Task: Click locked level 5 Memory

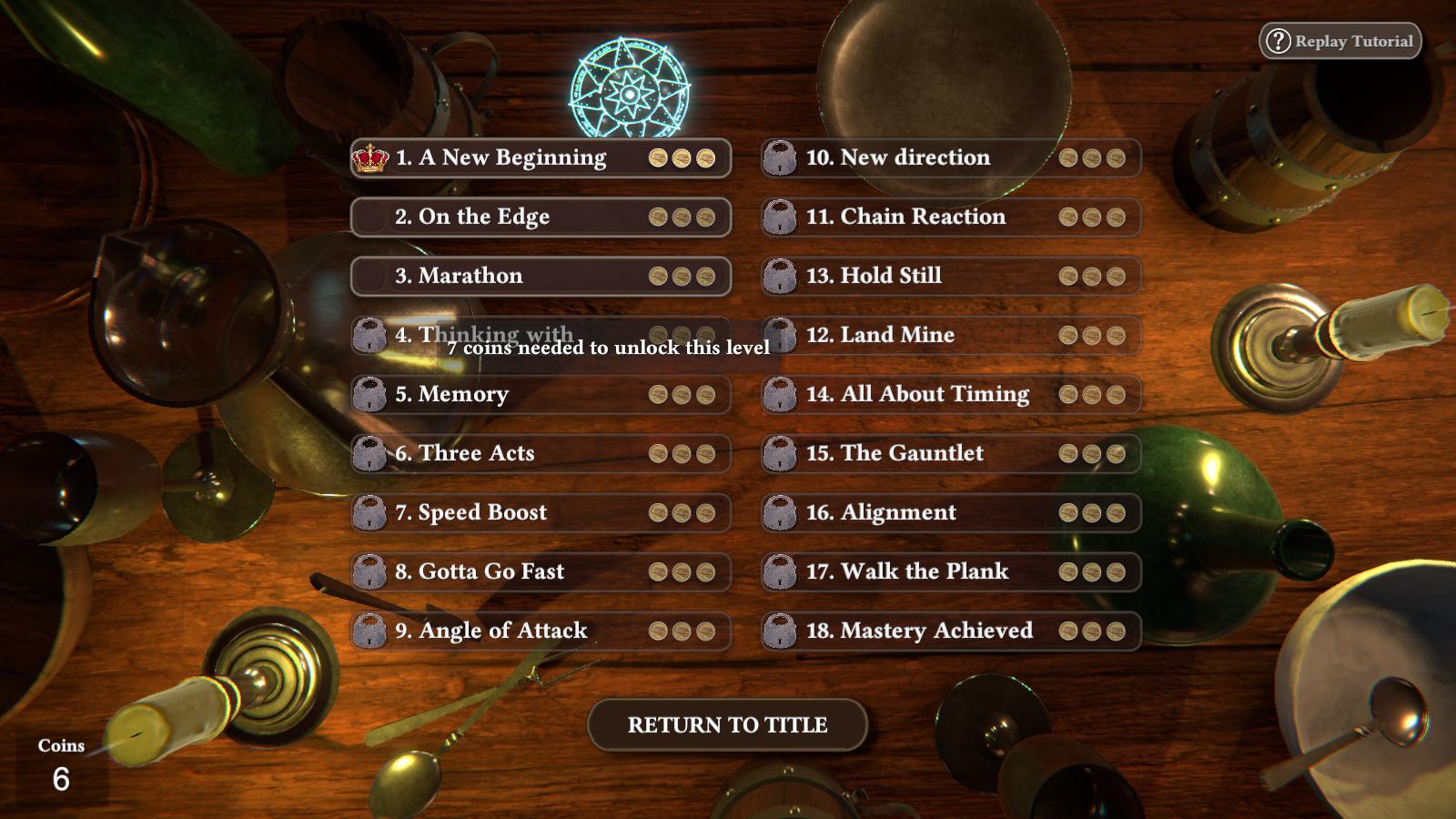Action: click(541, 395)
